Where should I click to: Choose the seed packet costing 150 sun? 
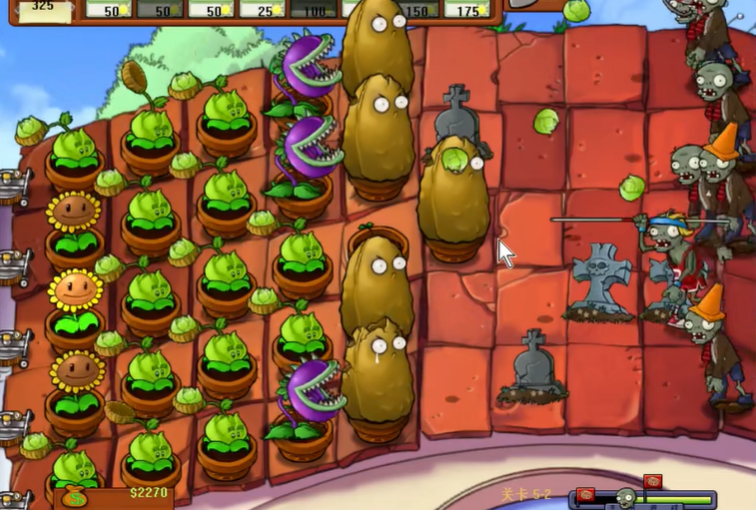[417, 9]
